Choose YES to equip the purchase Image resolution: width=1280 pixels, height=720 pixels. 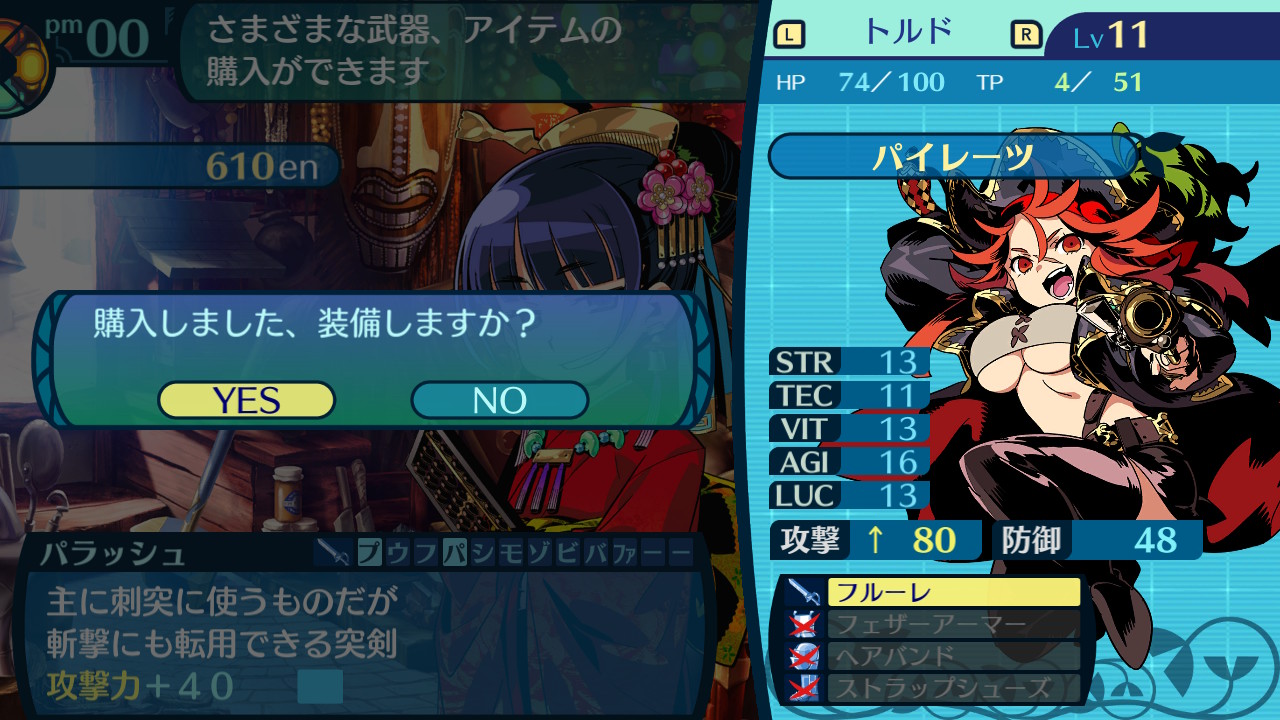click(246, 400)
